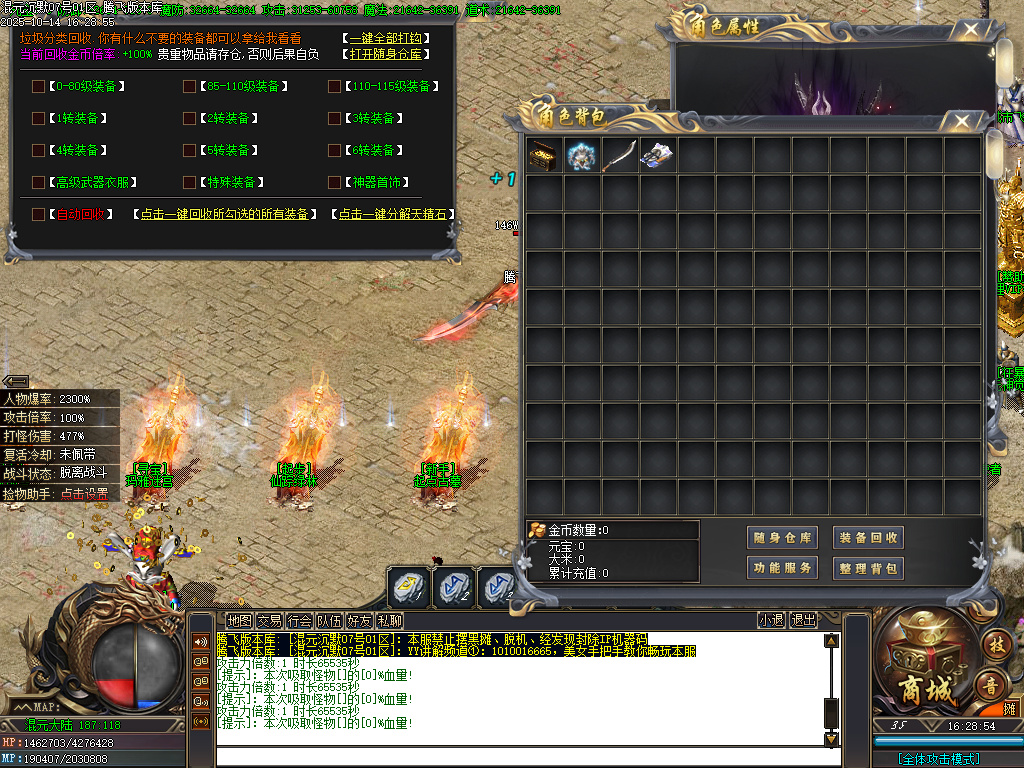Tick the 0-80级装备 checkbox
The height and width of the screenshot is (768, 1024).
(38, 86)
